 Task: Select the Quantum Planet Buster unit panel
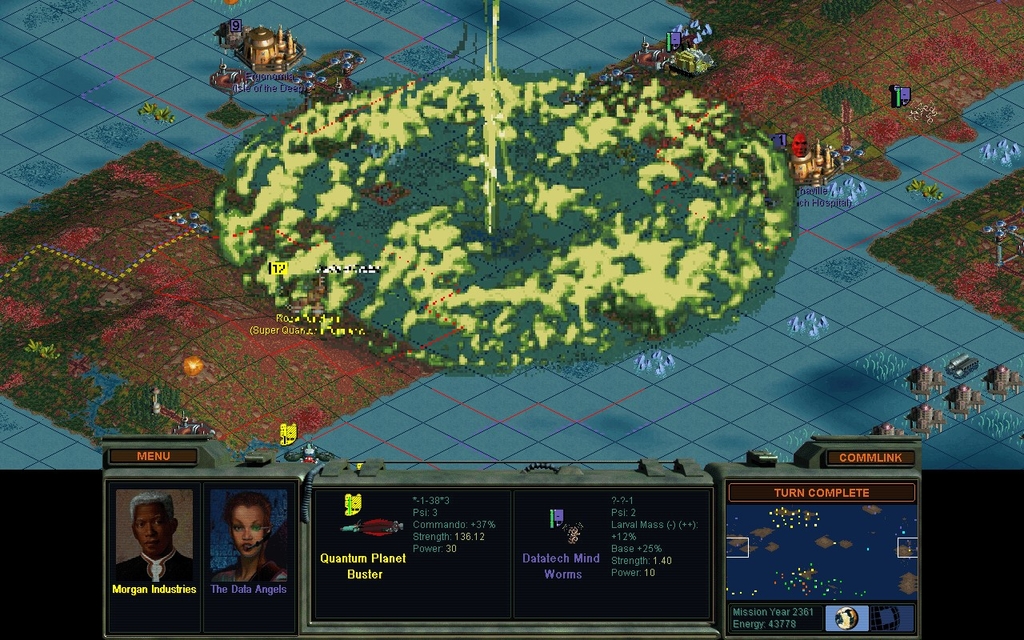tap(412, 554)
